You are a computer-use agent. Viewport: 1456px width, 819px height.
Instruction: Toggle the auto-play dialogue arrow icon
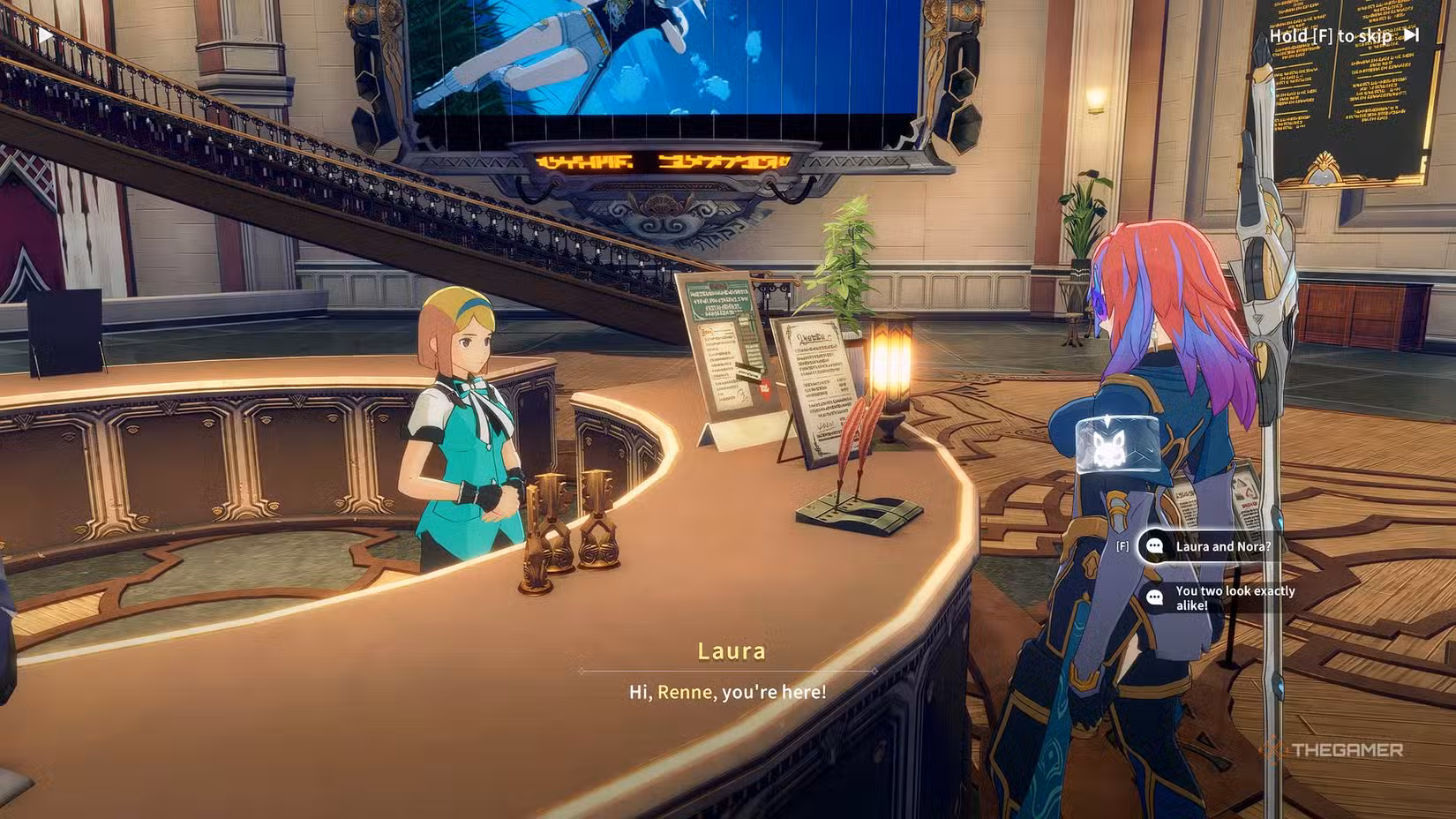click(45, 35)
